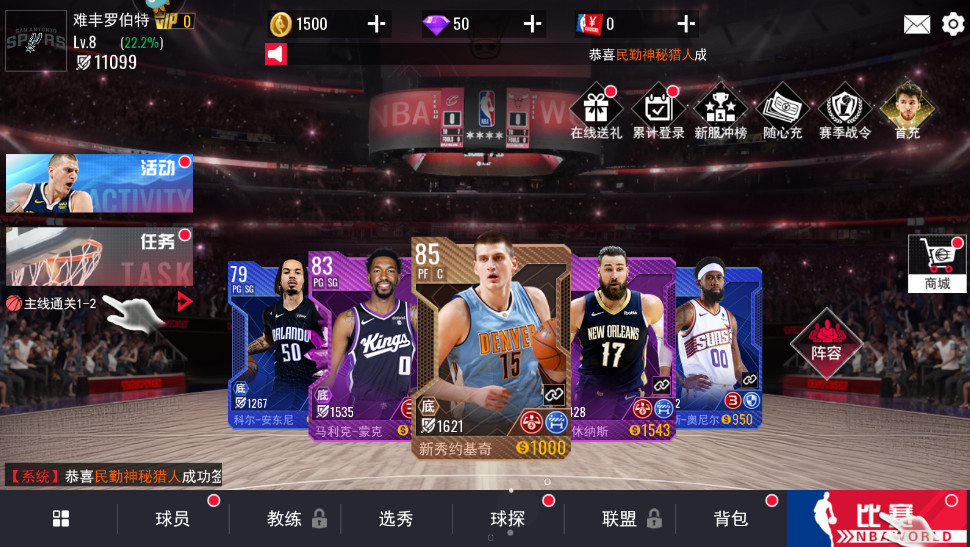Open the player profile team avatar
Screen dimensions: 970x547
pyautogui.click(x=36, y=41)
